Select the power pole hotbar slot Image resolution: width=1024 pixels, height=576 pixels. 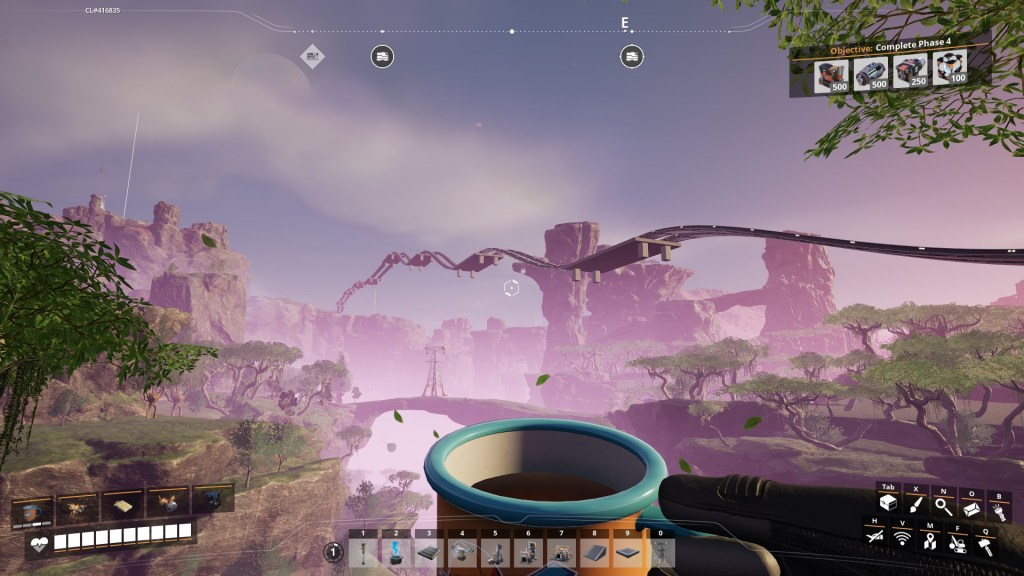click(364, 552)
